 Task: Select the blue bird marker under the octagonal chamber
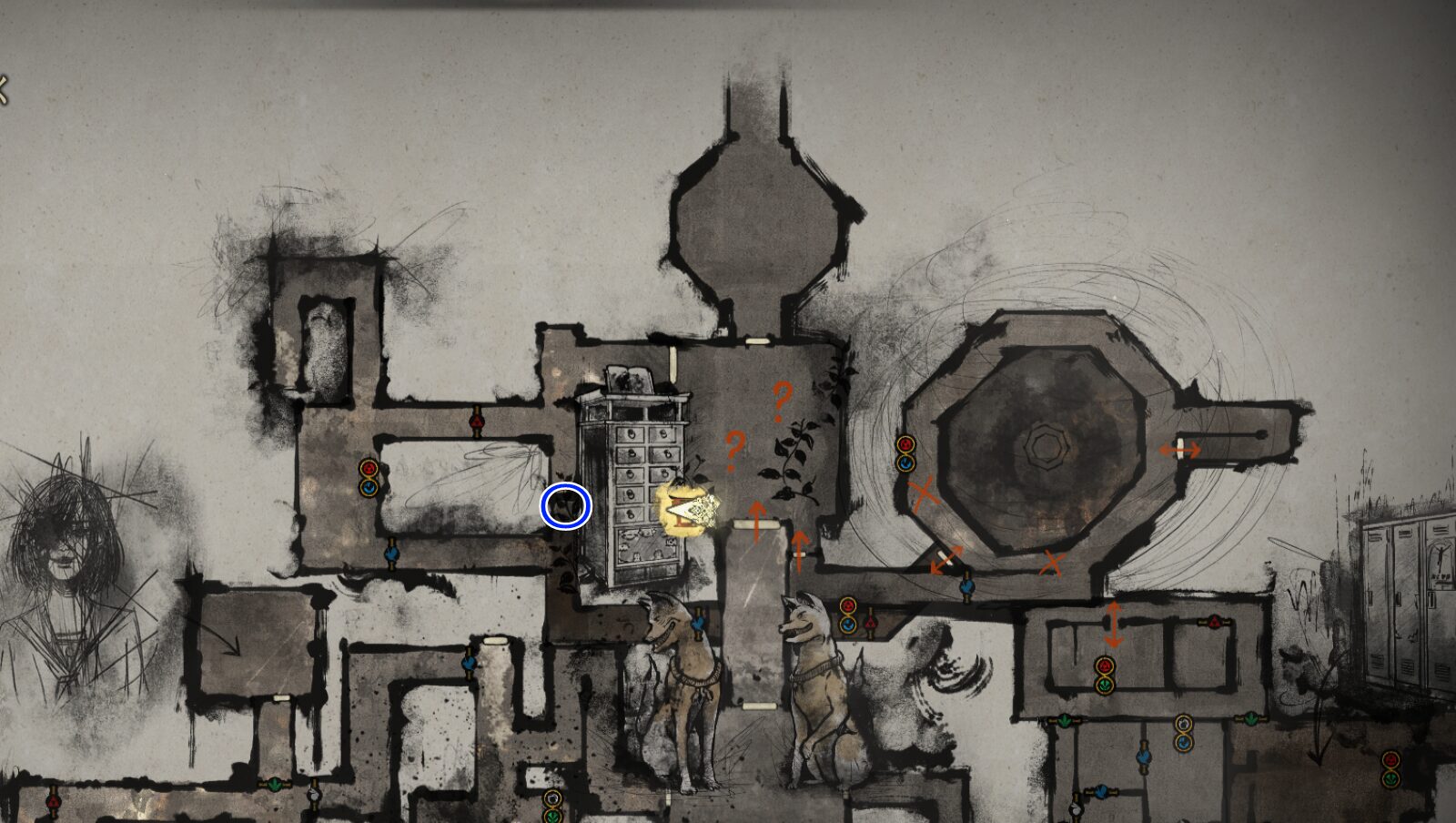pyautogui.click(x=966, y=587)
